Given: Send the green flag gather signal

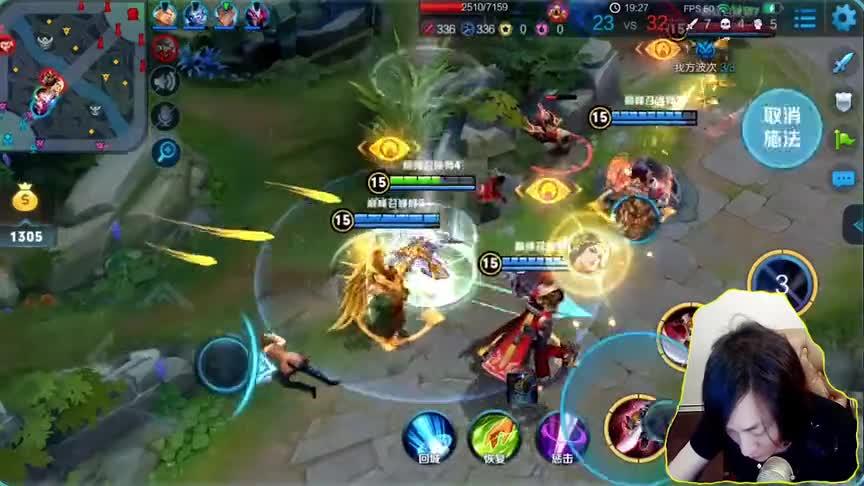Looking at the screenshot, I should coord(844,140).
